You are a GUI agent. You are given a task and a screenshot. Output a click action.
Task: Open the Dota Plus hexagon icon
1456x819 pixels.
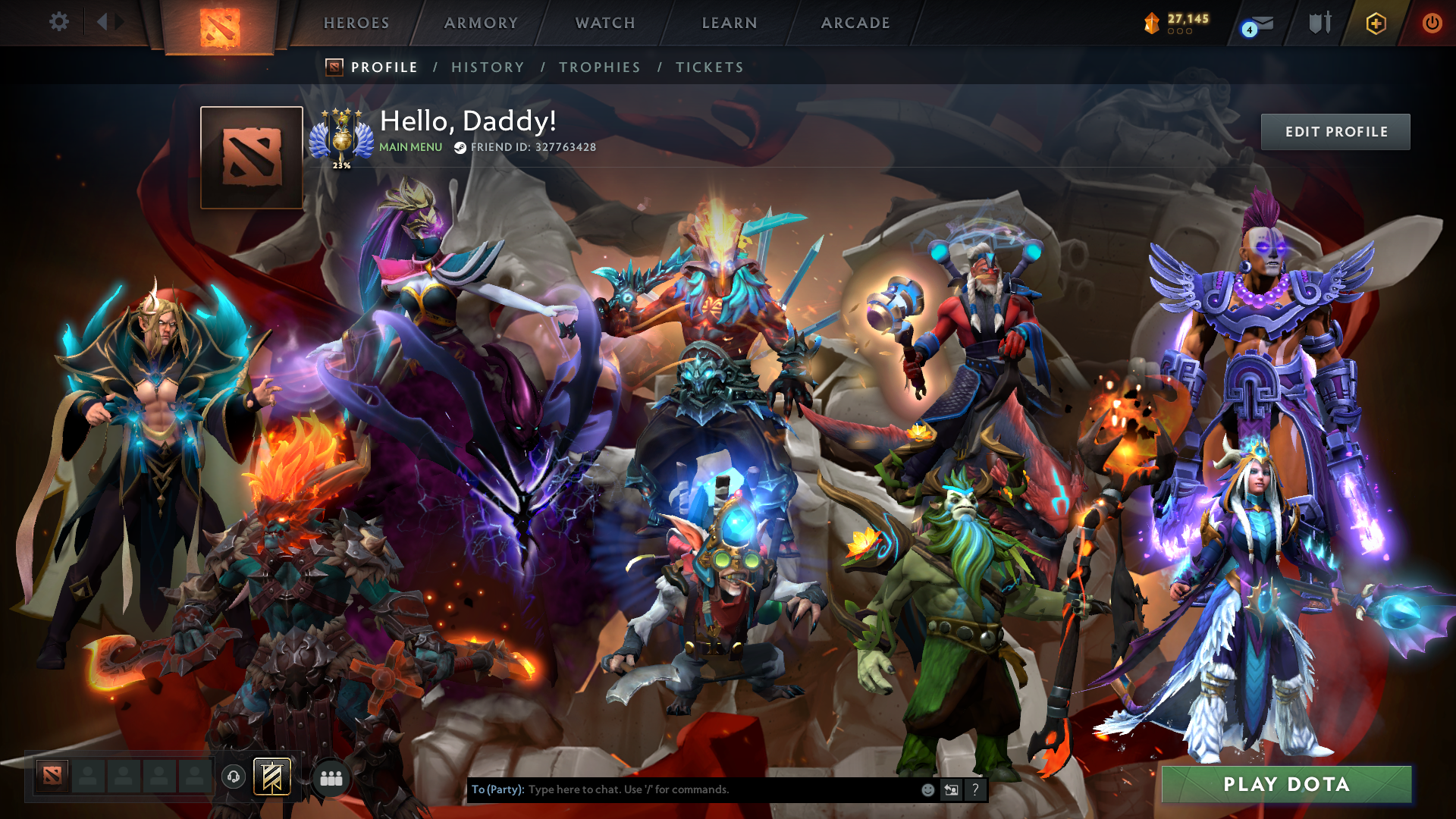(x=1378, y=23)
